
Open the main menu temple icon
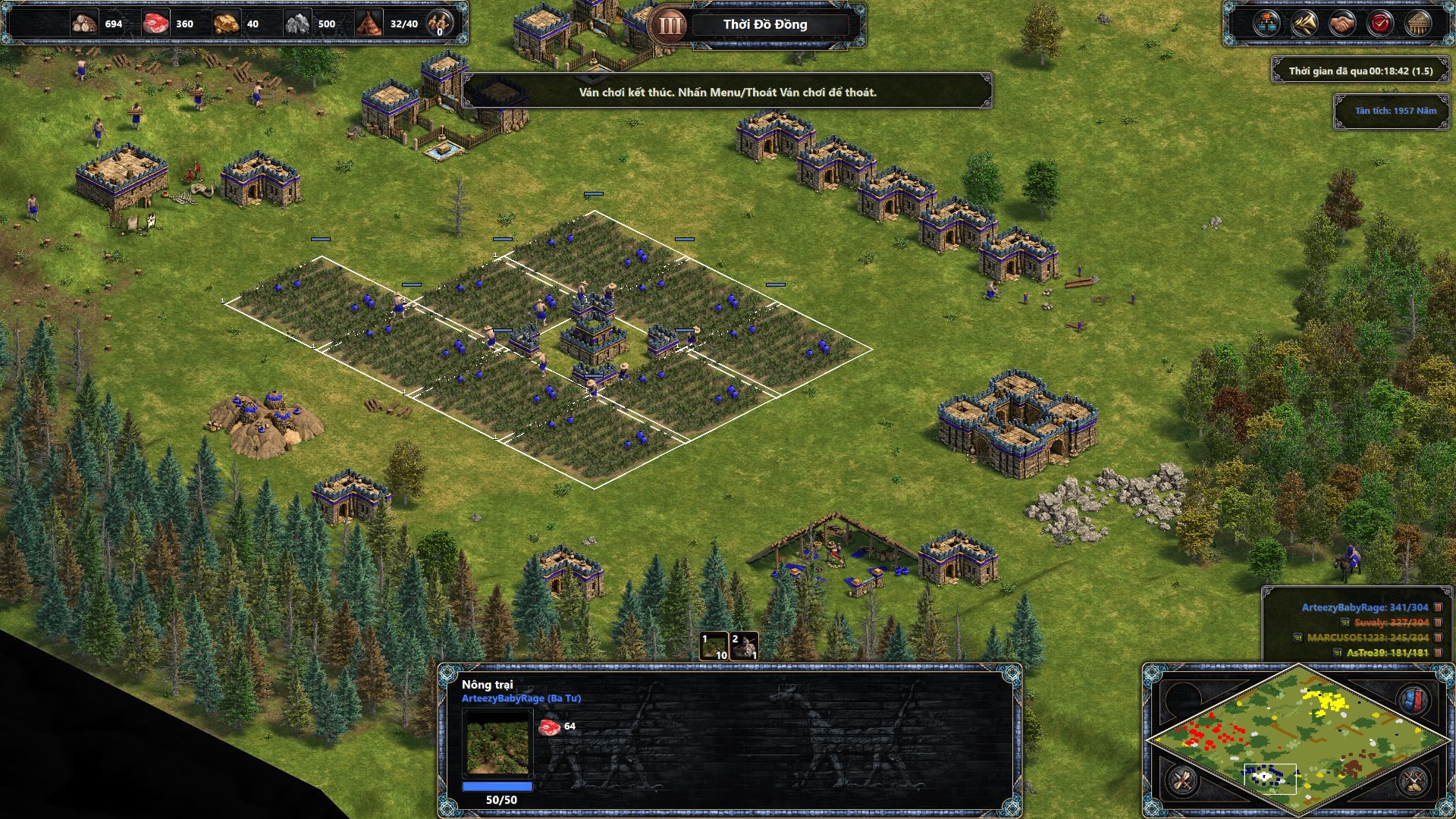coord(1418,24)
